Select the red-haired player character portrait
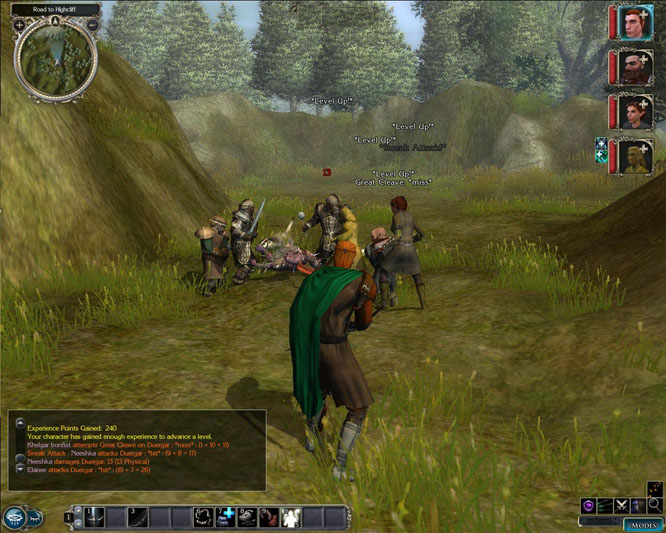The width and height of the screenshot is (666, 533). pos(634,23)
